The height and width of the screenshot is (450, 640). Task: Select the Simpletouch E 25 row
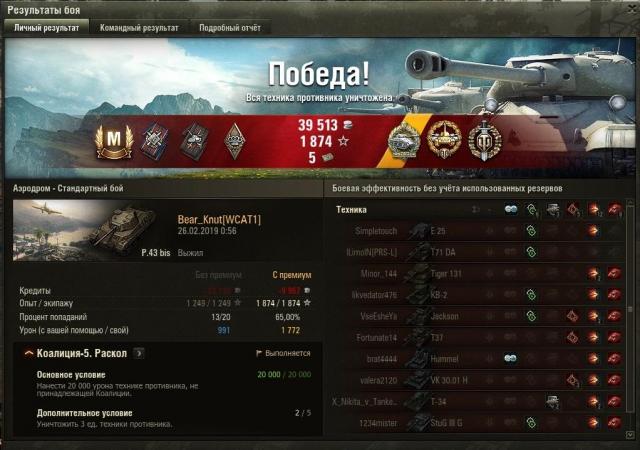(x=478, y=230)
